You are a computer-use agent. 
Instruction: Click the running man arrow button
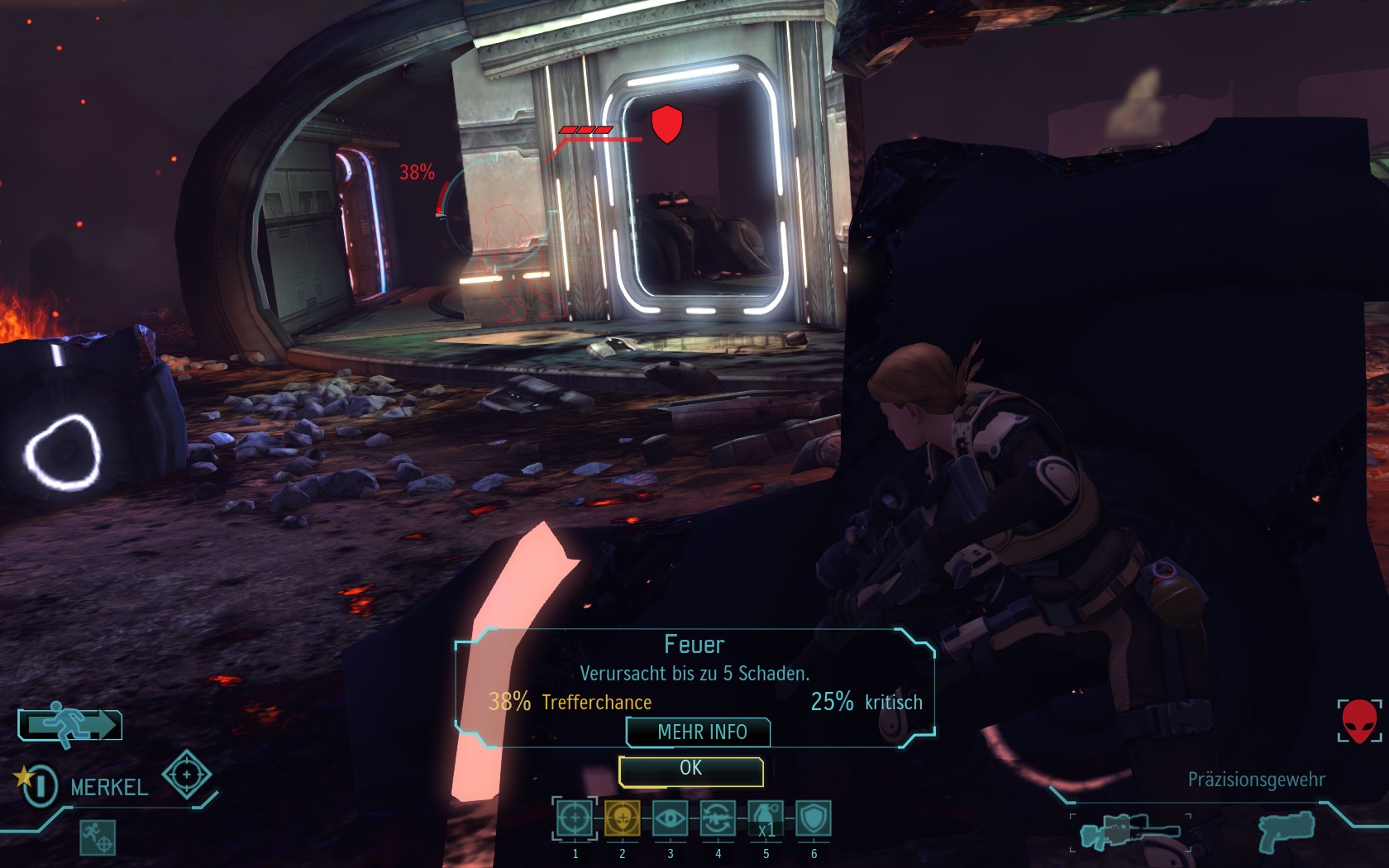pos(70,725)
